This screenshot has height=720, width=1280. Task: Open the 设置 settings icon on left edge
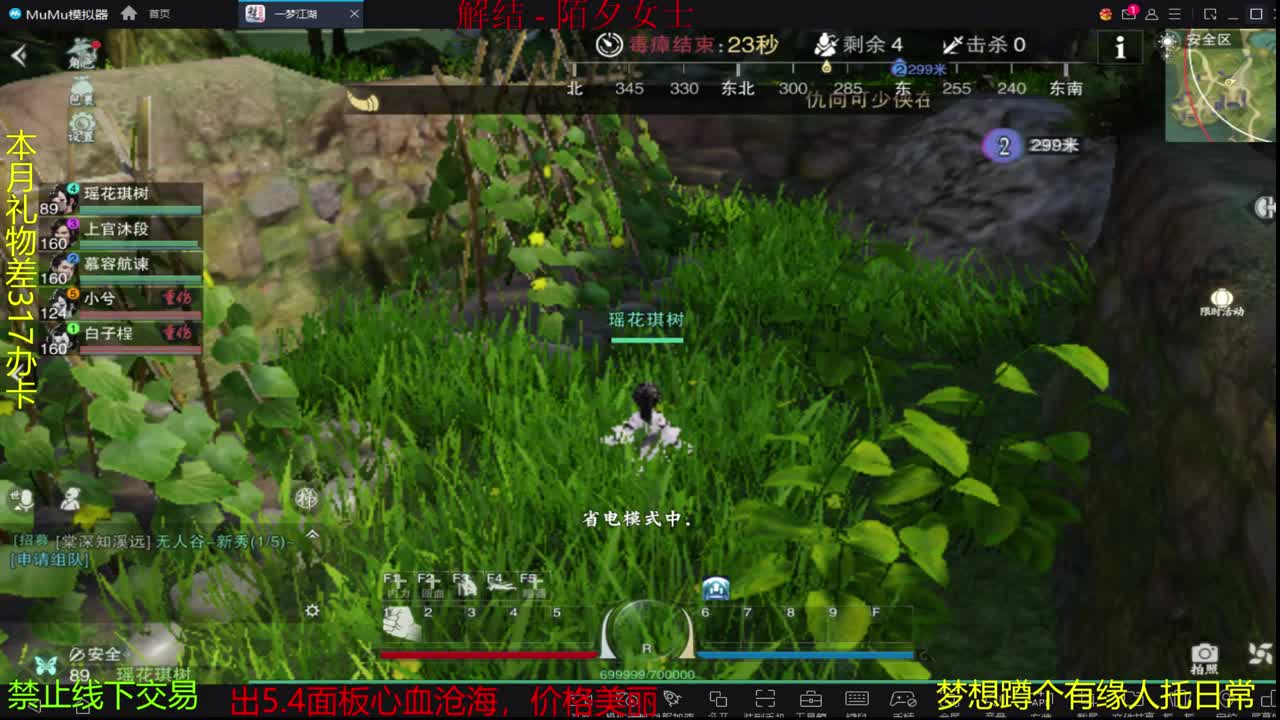pyautogui.click(x=83, y=122)
